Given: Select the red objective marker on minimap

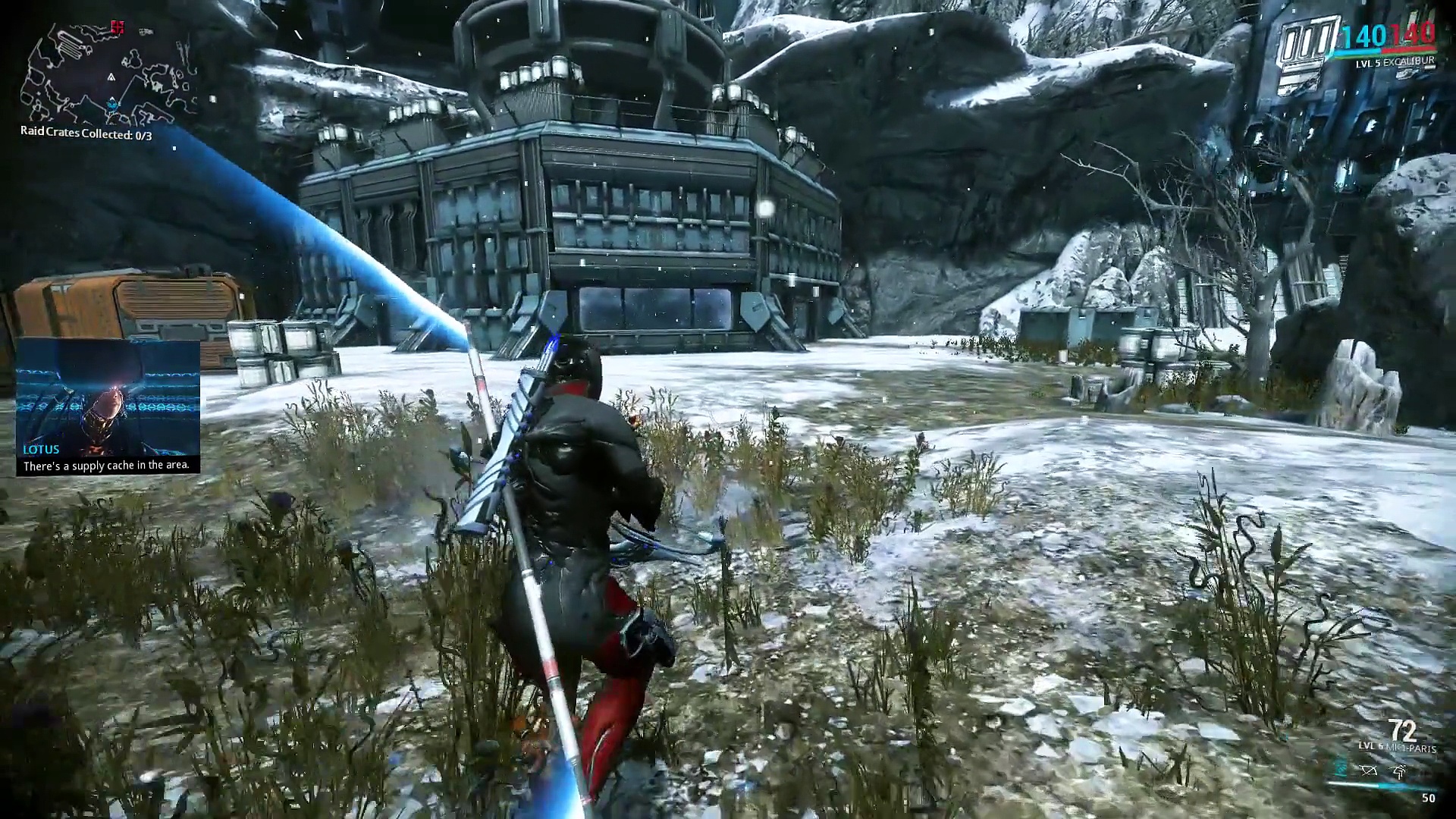Looking at the screenshot, I should pos(117,27).
